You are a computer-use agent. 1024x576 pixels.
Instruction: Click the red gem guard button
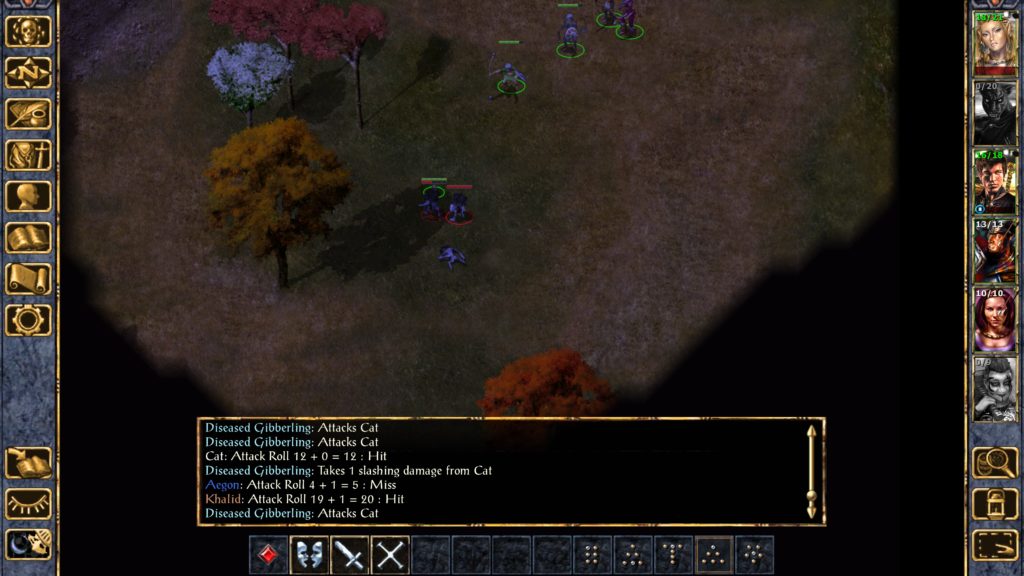(x=269, y=555)
